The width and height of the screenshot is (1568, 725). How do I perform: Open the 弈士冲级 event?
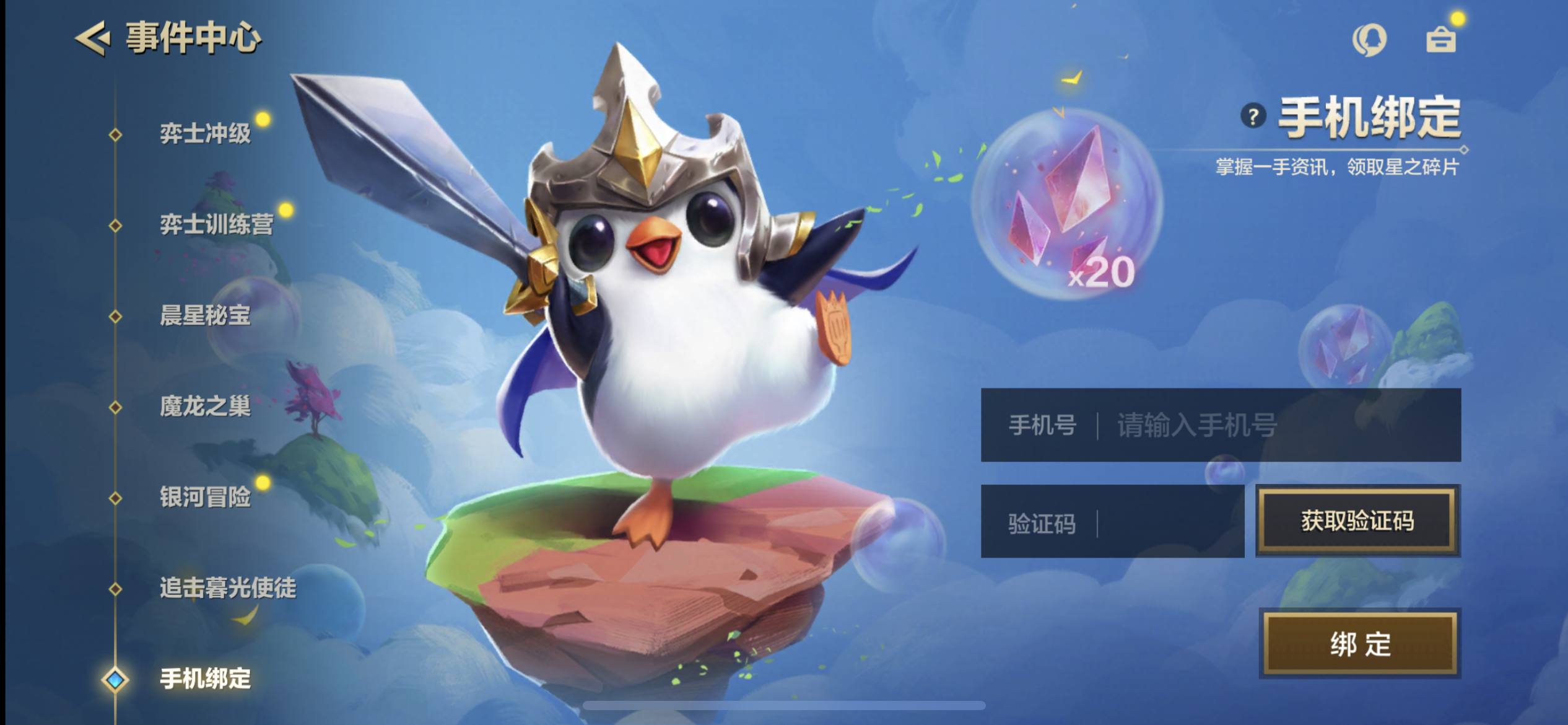tap(205, 134)
